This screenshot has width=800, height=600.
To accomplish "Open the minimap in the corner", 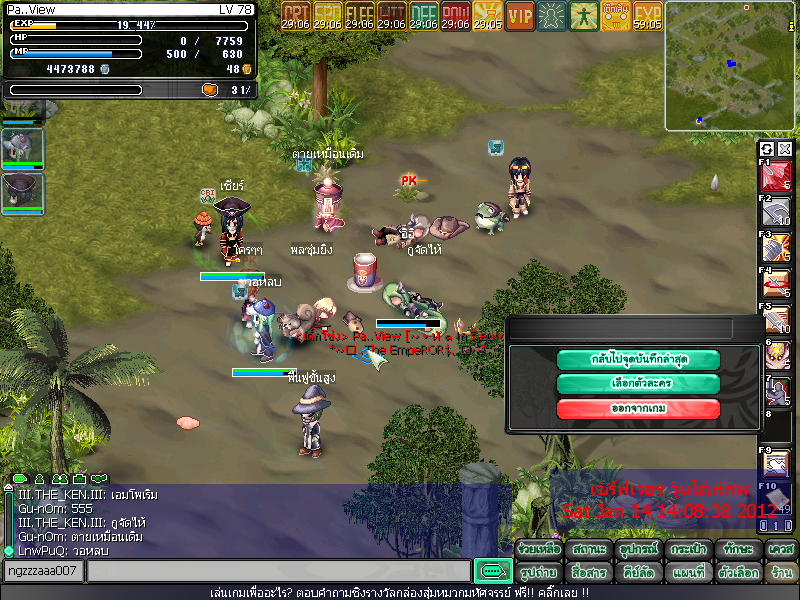I will 730,66.
